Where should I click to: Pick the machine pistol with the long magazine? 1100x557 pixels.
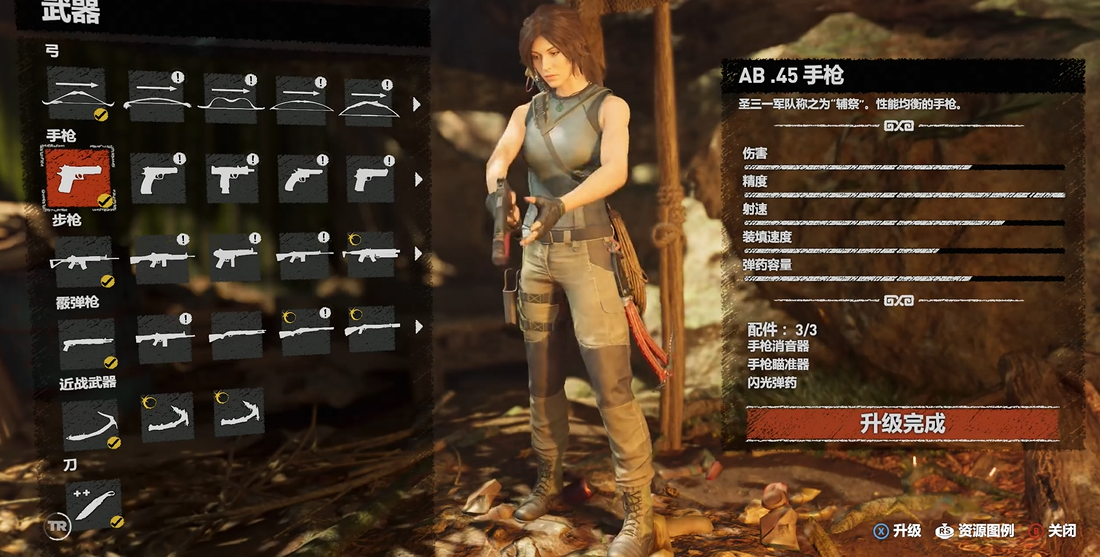230,179
